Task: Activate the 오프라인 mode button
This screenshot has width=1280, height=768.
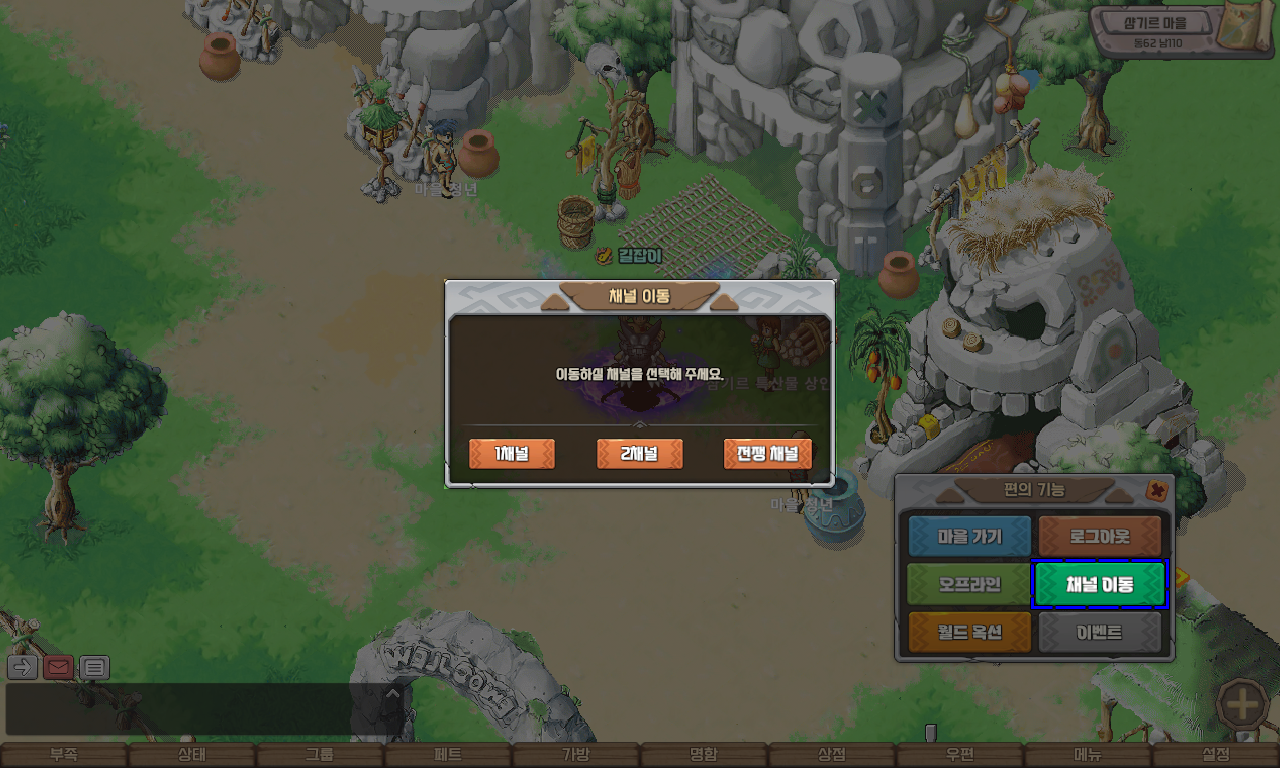Action: point(969,585)
